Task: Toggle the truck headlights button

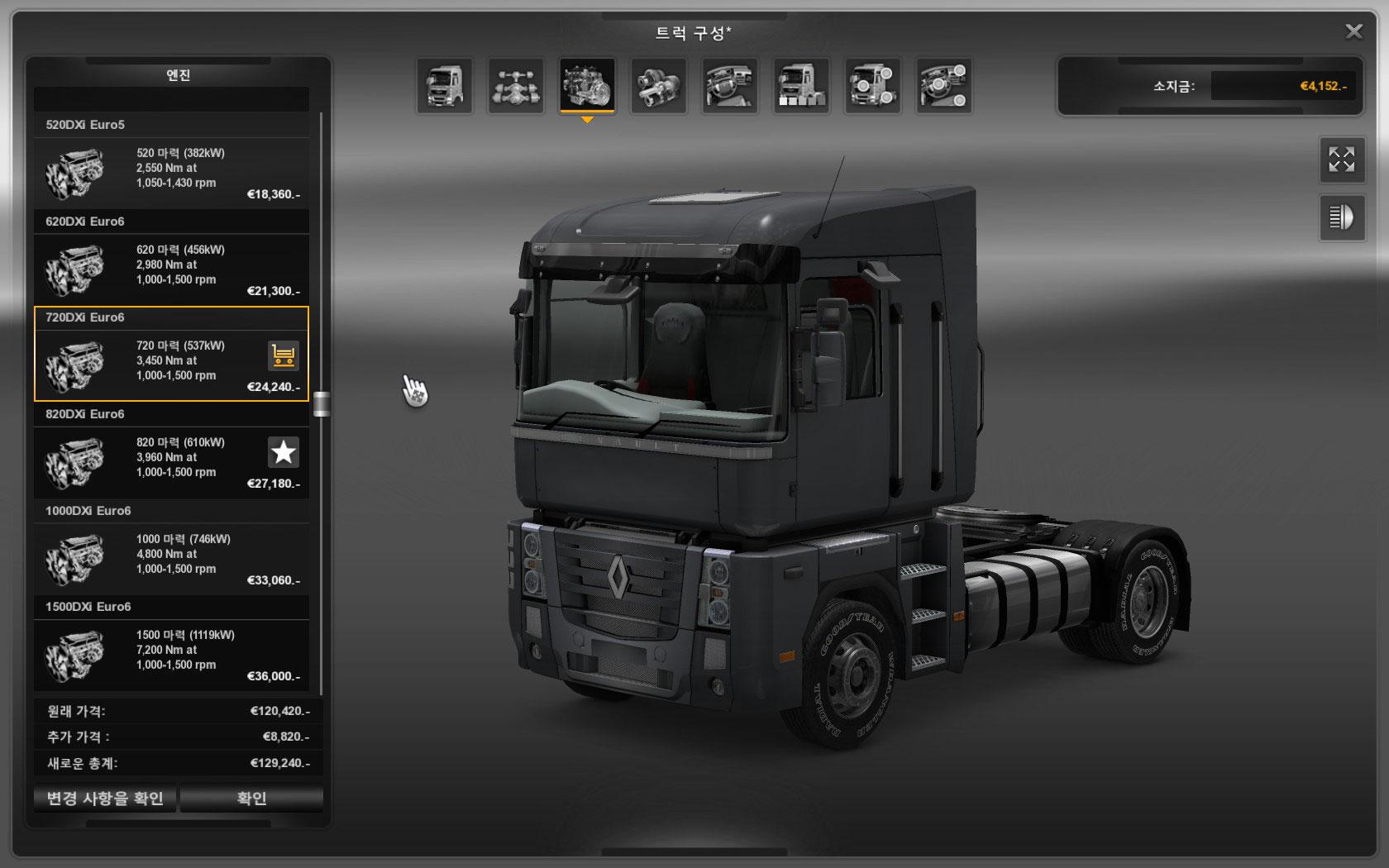Action: (x=1341, y=217)
